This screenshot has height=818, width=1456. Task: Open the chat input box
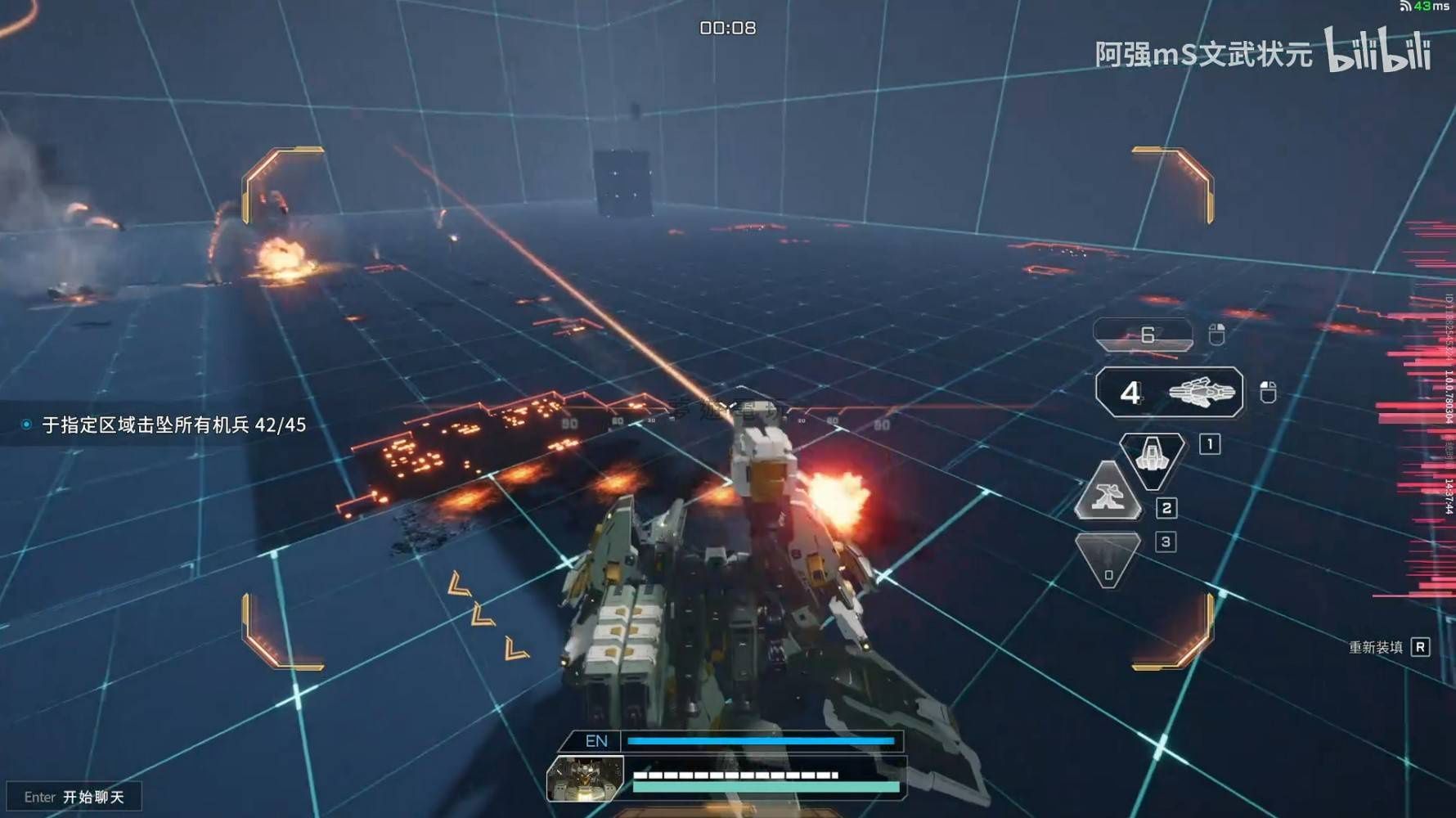(74, 797)
